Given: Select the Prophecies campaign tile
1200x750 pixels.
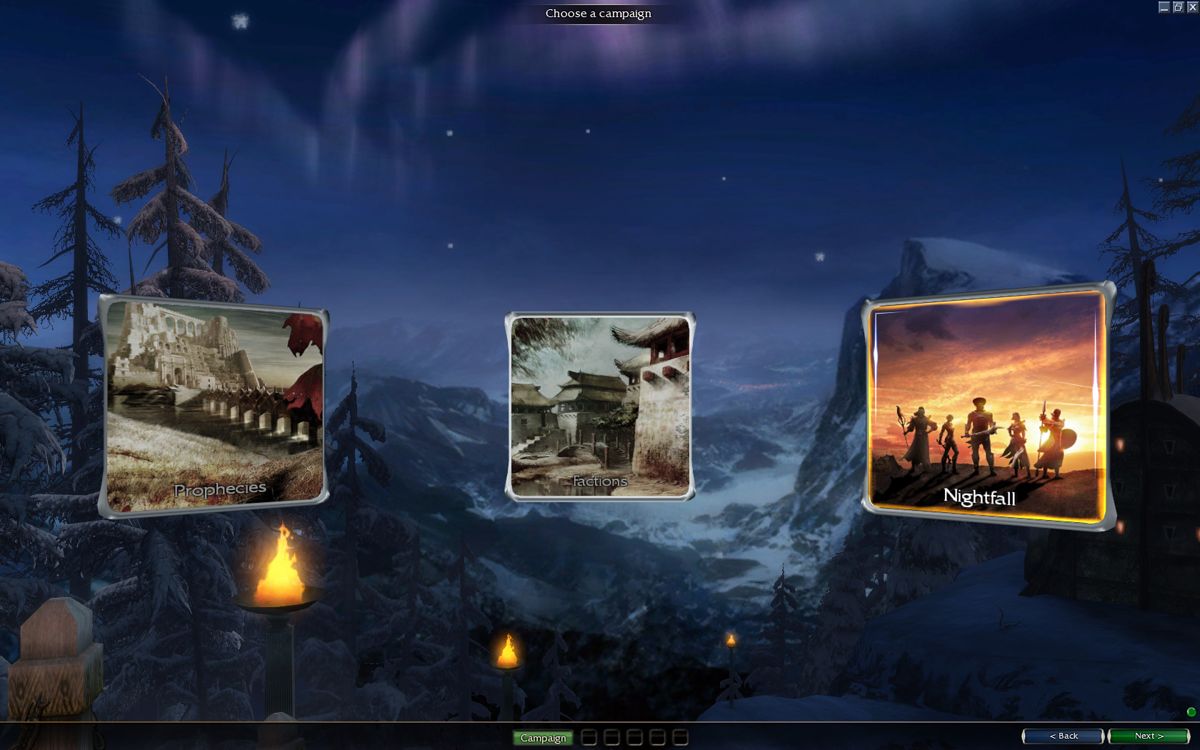Looking at the screenshot, I should coord(214,405).
